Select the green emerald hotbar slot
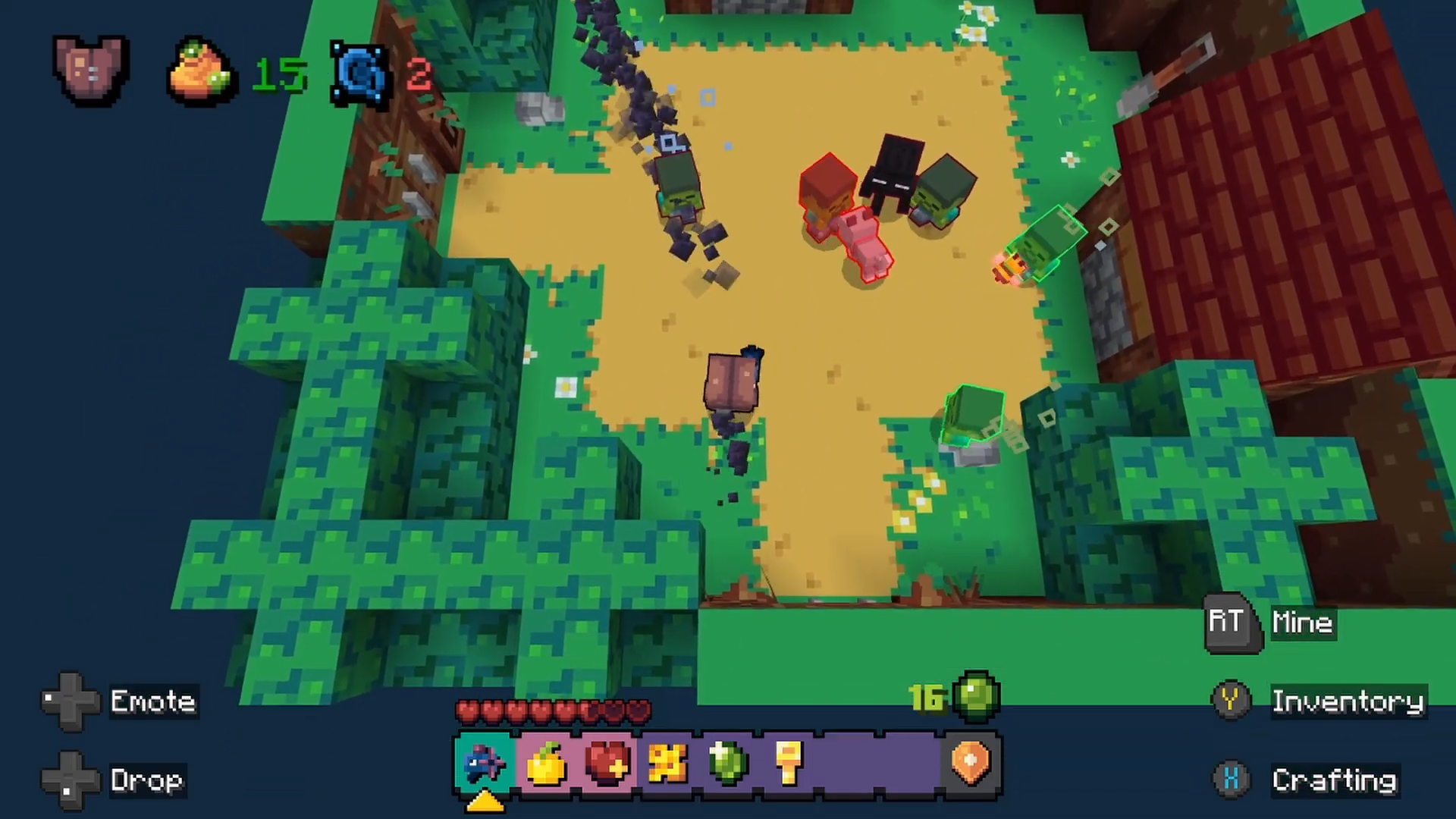The width and height of the screenshot is (1456, 819). [x=728, y=764]
